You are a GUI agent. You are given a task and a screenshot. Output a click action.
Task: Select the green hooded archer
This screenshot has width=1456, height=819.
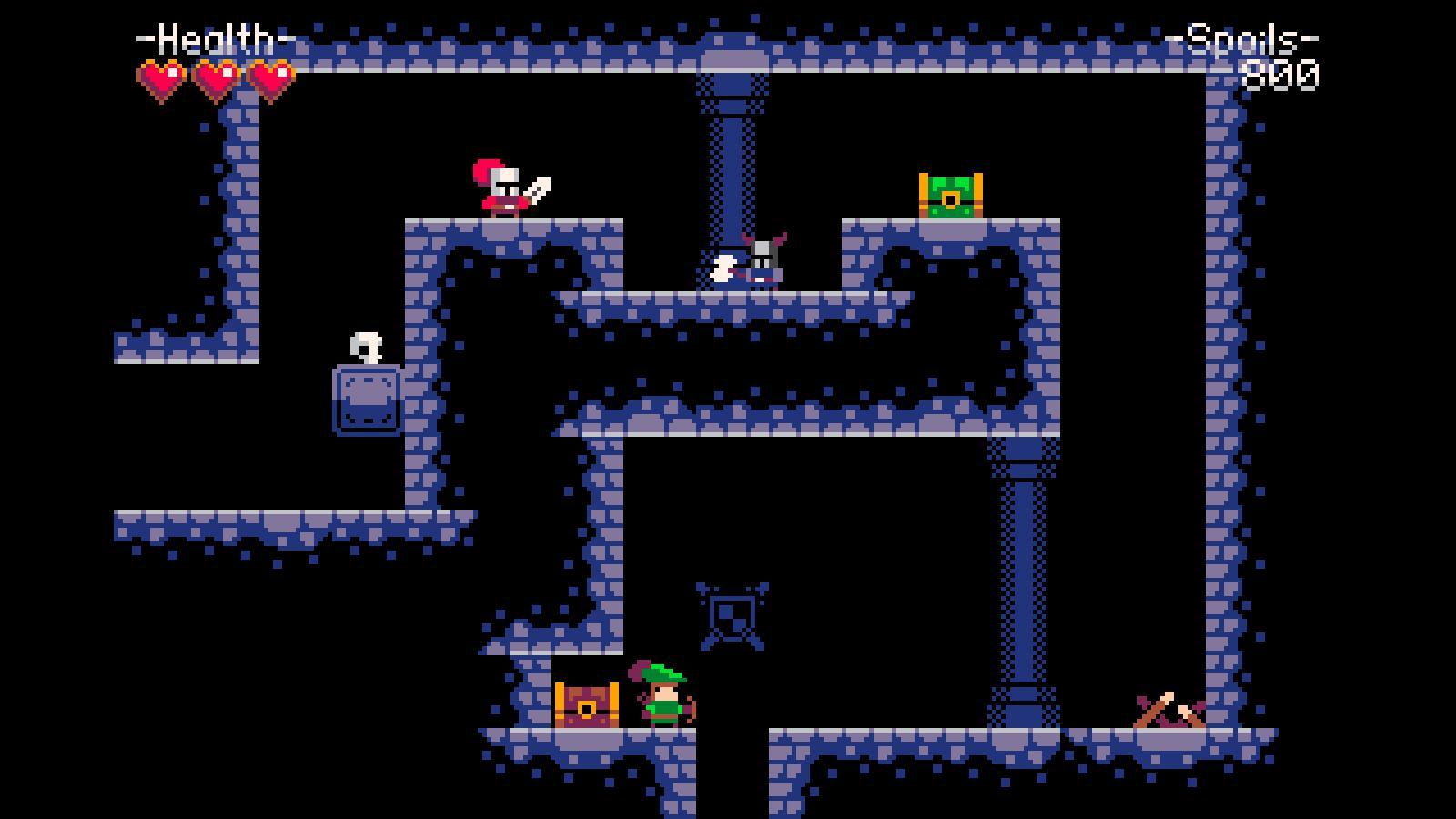click(663, 697)
